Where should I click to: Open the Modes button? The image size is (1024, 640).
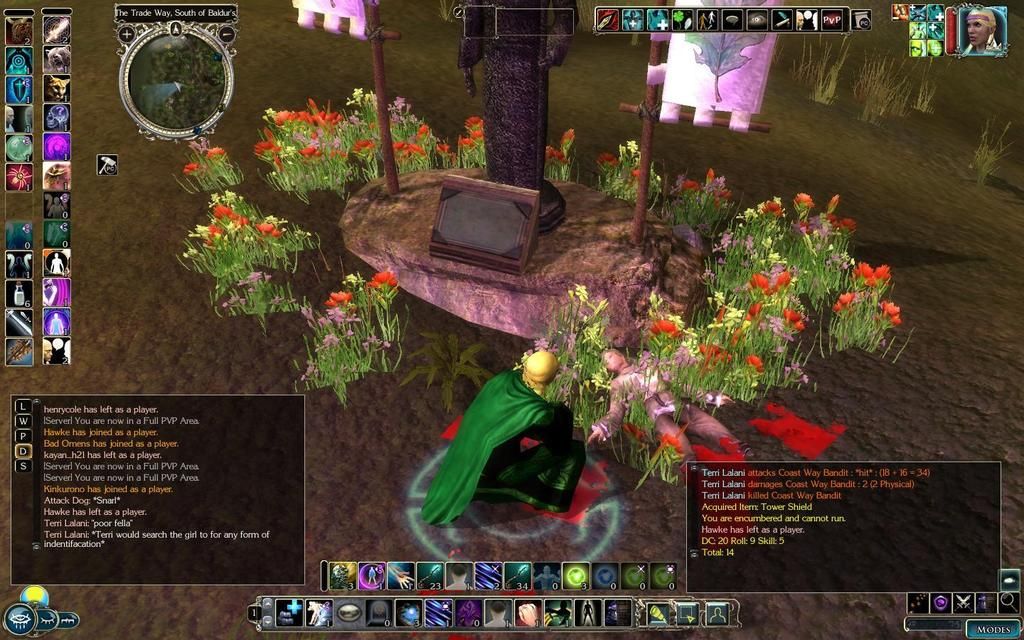pyautogui.click(x=993, y=629)
